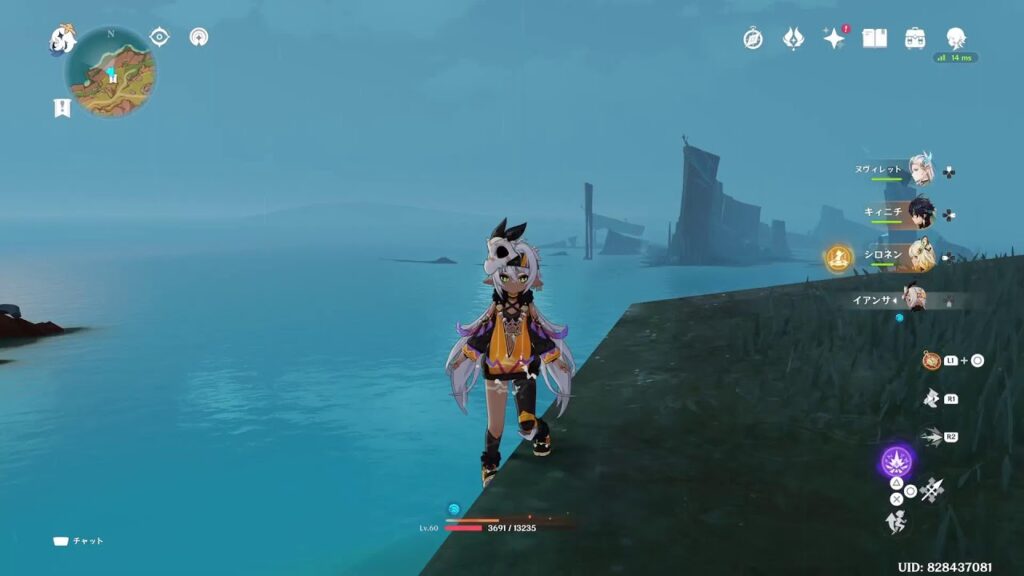Open the backpack inventory
1024x576 pixels.
point(915,39)
